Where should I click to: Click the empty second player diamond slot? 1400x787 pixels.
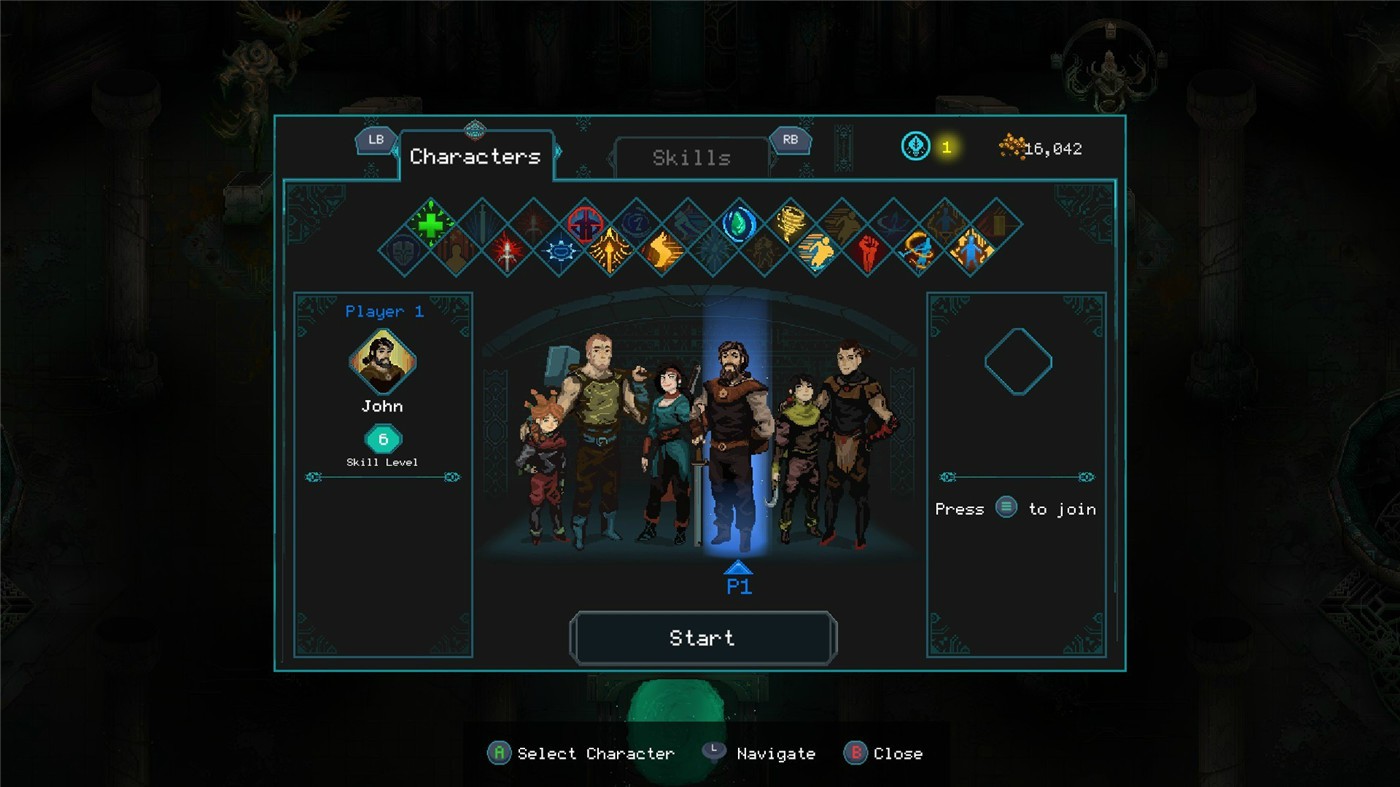1018,361
